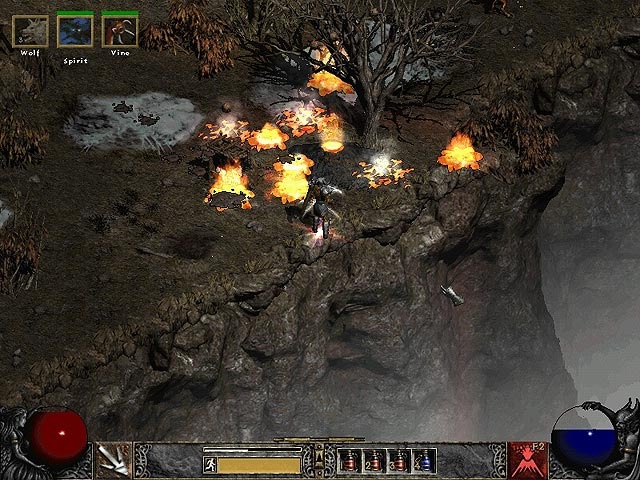Toggle the run/walk button
Image resolution: width=640 pixels, height=480 pixels.
210,465
